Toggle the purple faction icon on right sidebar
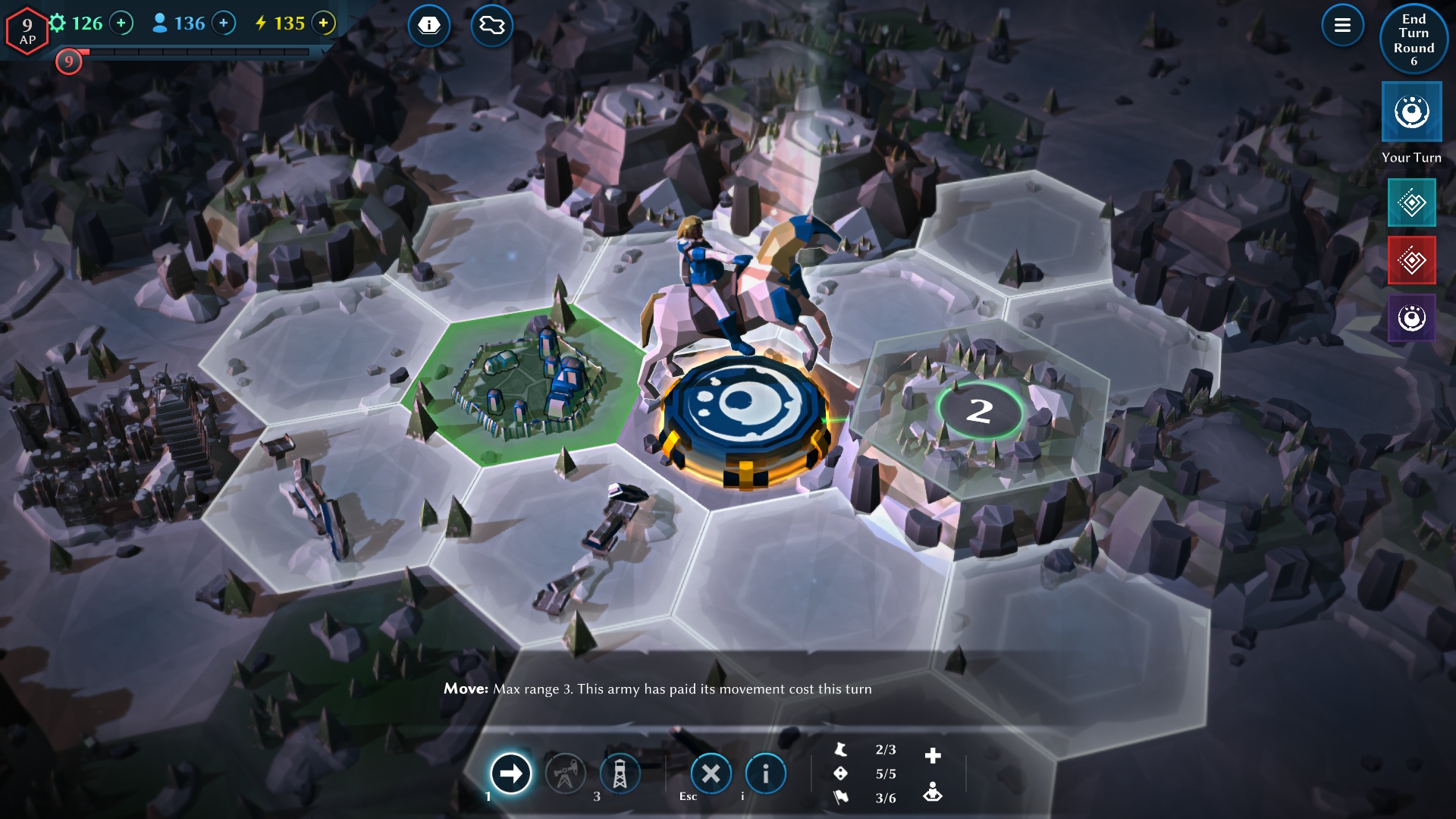This screenshot has height=819, width=1456. pyautogui.click(x=1412, y=318)
